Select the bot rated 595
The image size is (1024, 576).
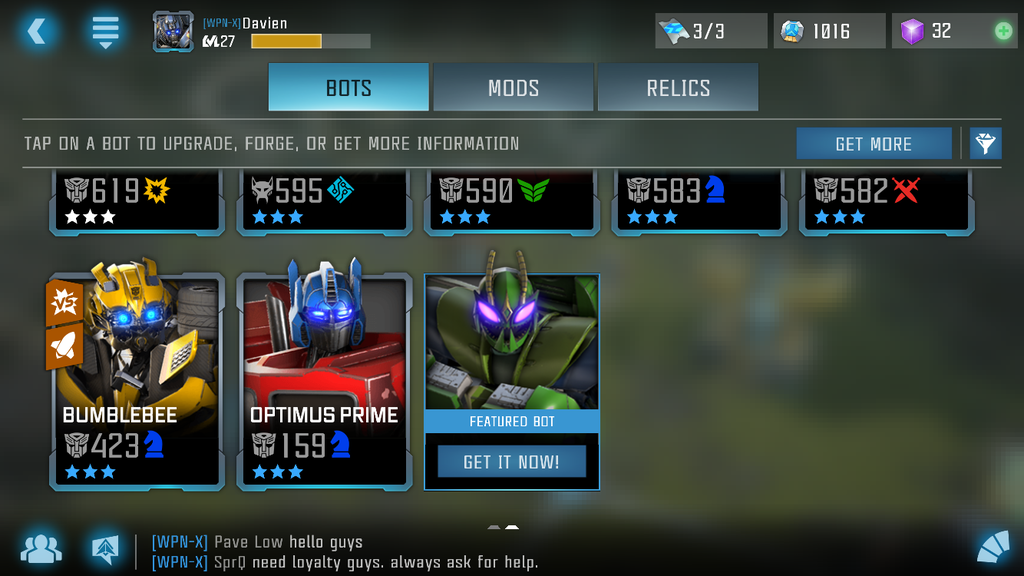click(x=324, y=201)
